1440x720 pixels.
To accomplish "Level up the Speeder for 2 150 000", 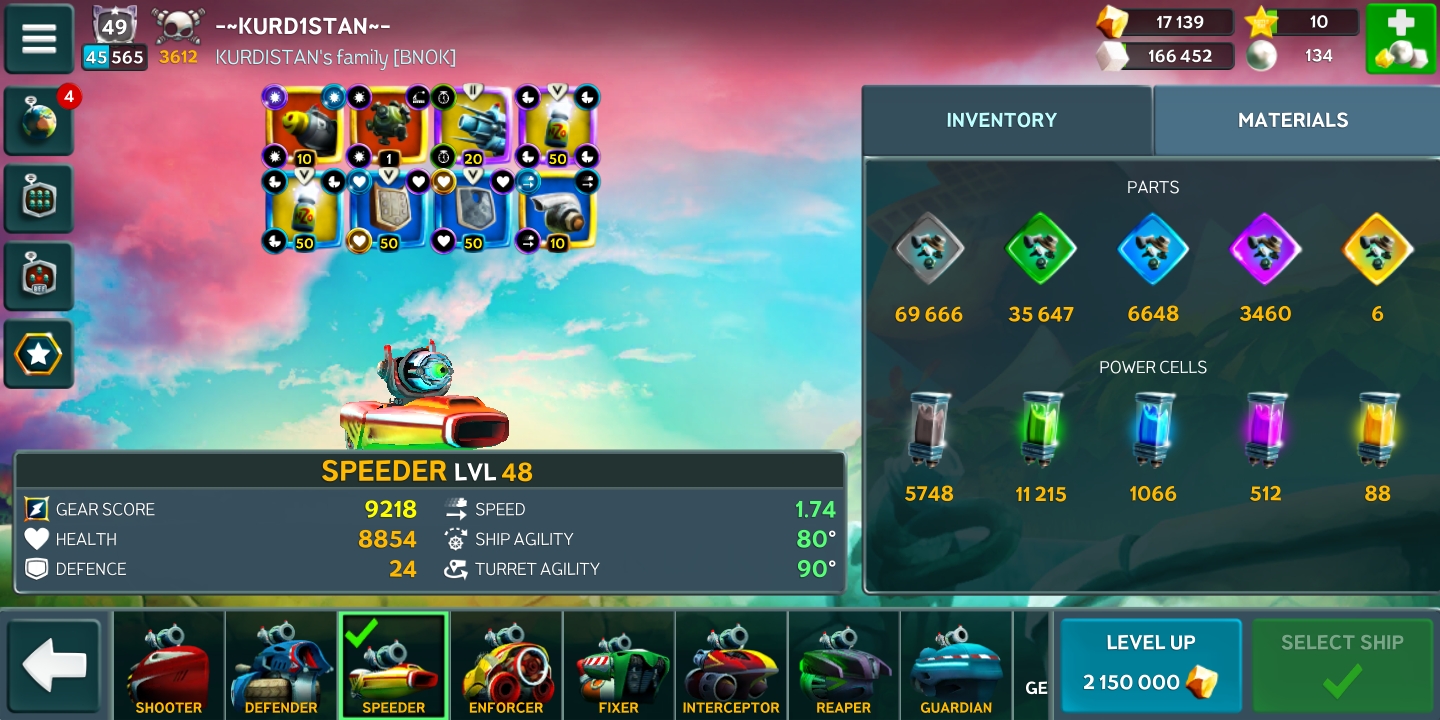I will pyautogui.click(x=1150, y=665).
